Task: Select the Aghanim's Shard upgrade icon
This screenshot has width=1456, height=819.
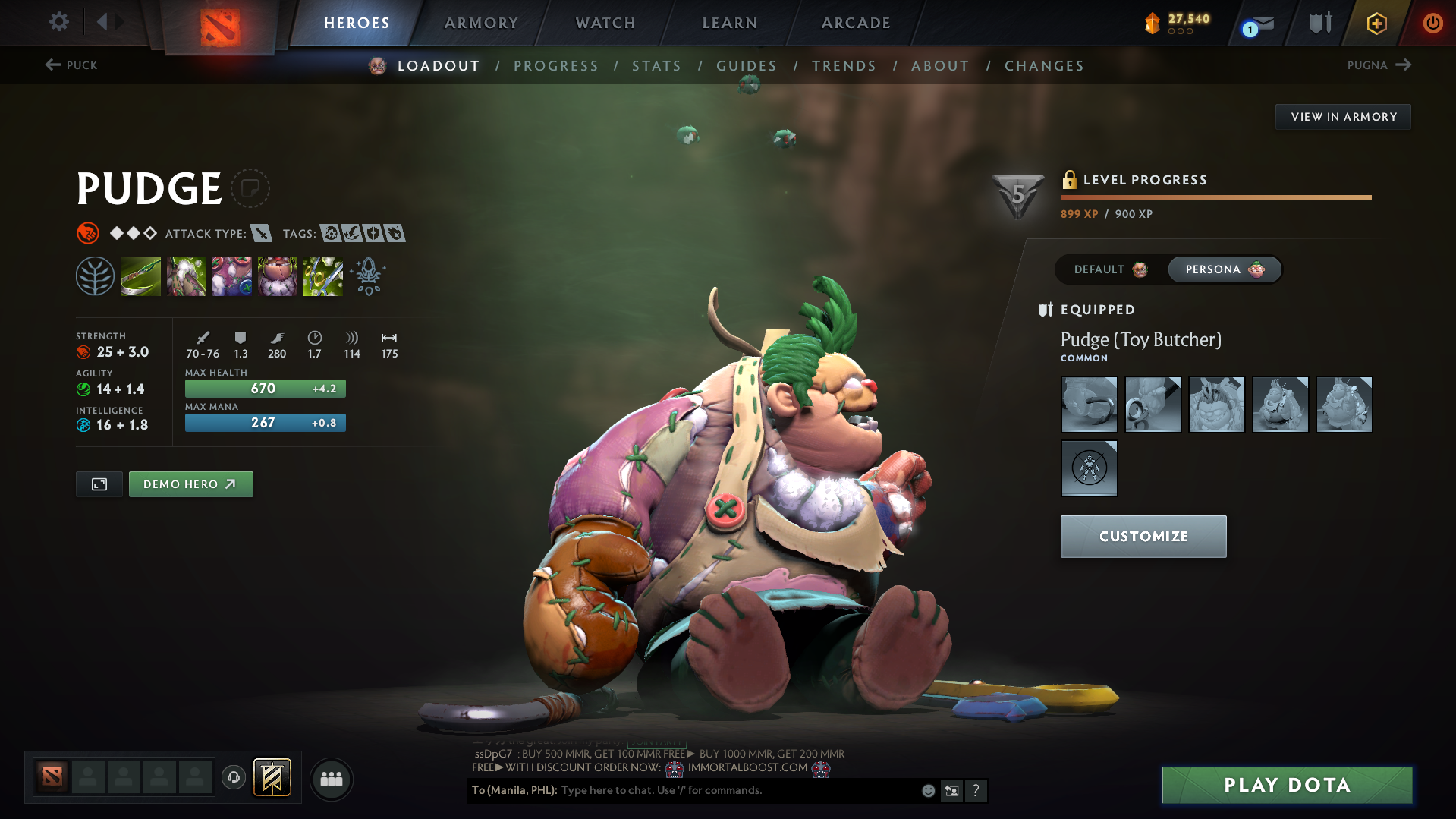Action: pos(368,278)
